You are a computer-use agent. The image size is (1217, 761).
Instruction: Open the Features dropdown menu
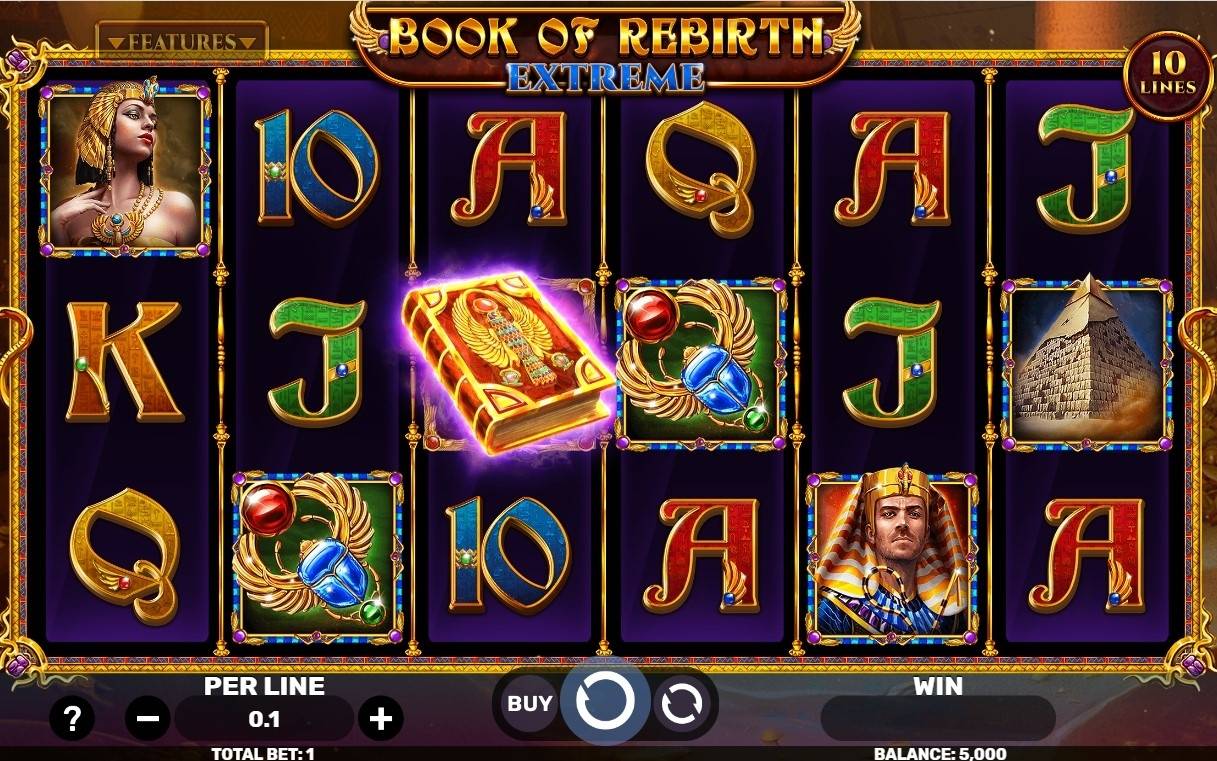pos(182,42)
